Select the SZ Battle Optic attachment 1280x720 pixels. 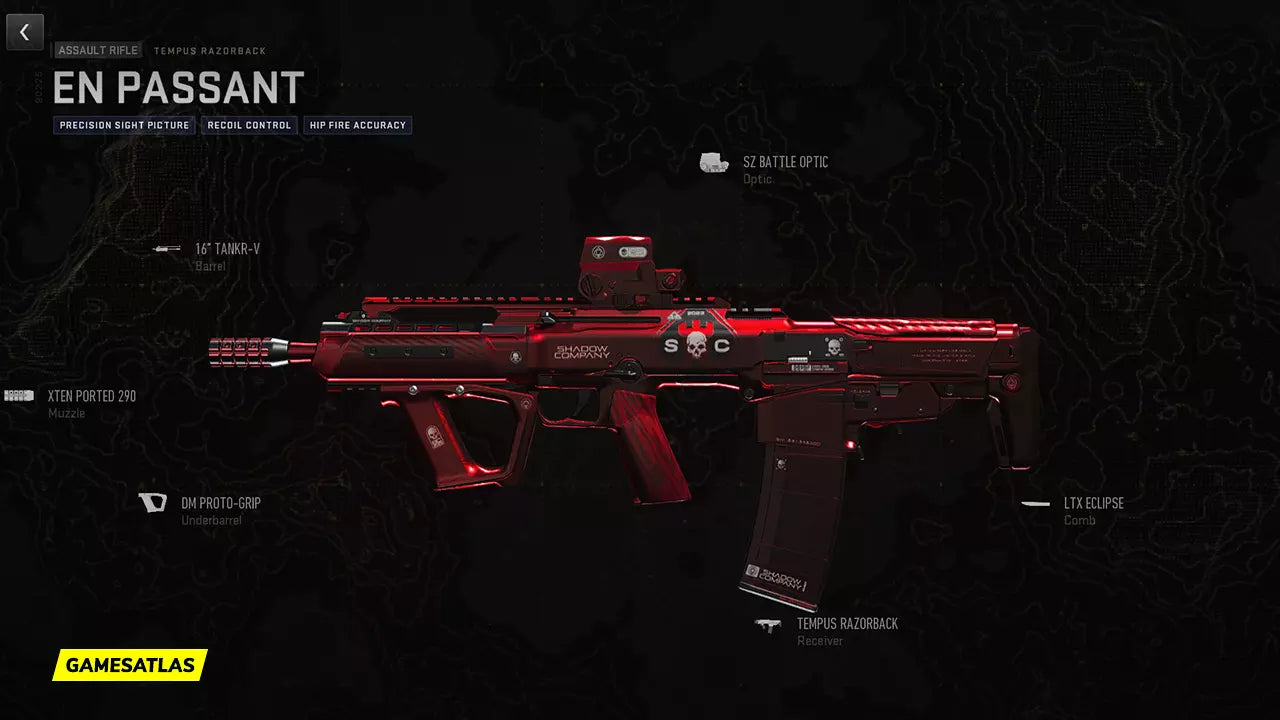pyautogui.click(x=784, y=163)
